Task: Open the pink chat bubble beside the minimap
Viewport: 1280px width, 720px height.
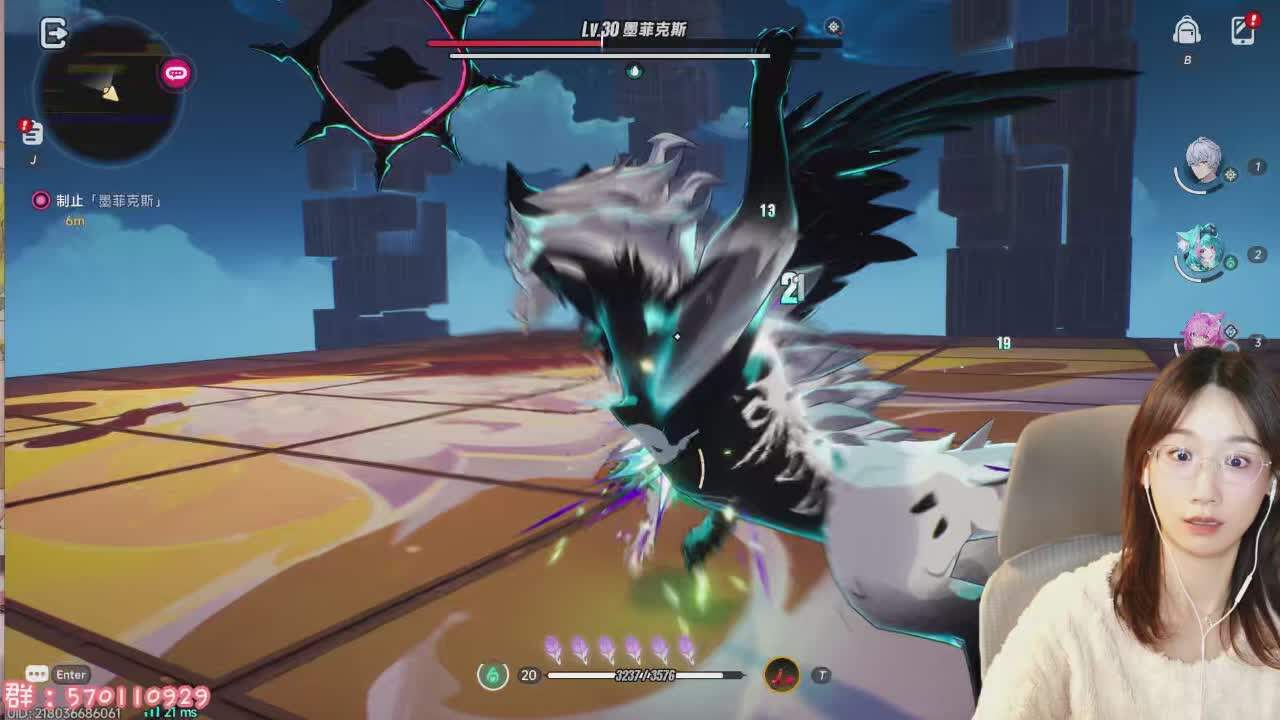Action: (176, 73)
